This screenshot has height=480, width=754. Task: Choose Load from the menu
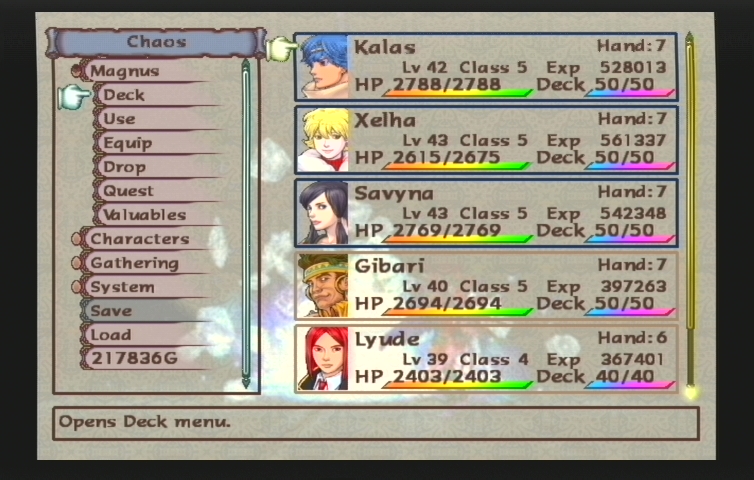click(x=111, y=335)
